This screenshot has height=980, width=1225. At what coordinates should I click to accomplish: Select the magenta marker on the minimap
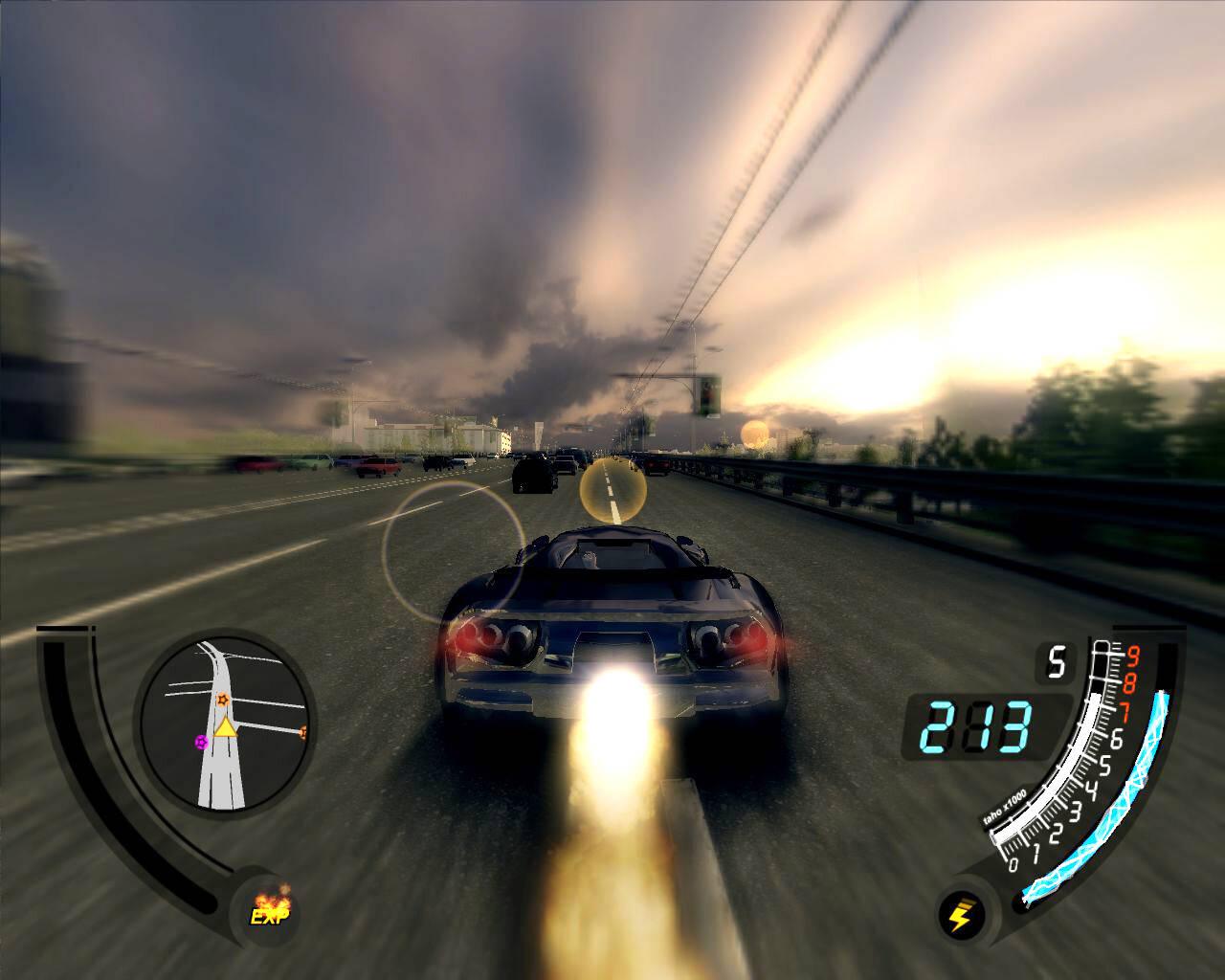click(x=200, y=741)
